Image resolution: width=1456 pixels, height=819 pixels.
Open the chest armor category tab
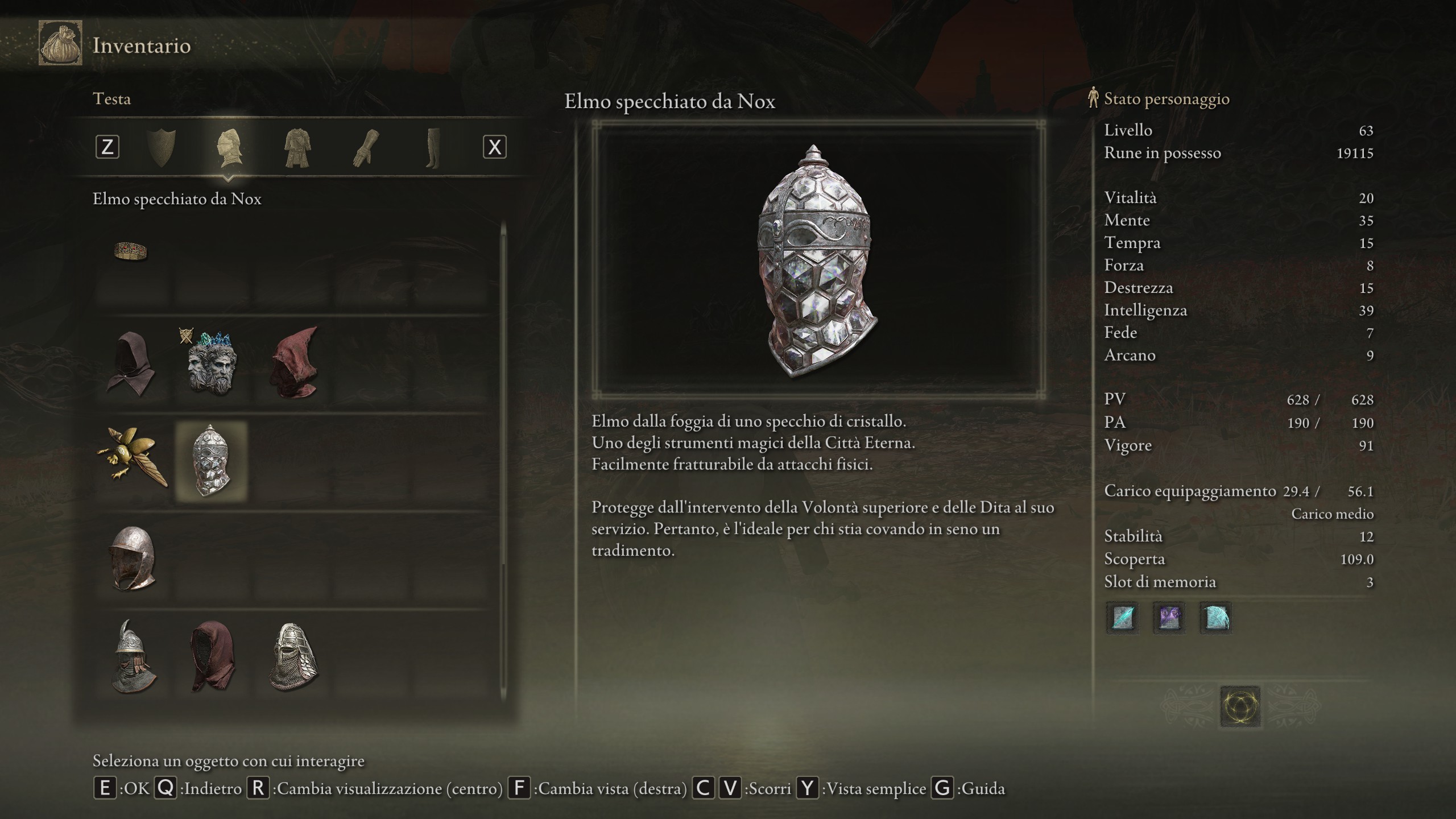[297, 147]
